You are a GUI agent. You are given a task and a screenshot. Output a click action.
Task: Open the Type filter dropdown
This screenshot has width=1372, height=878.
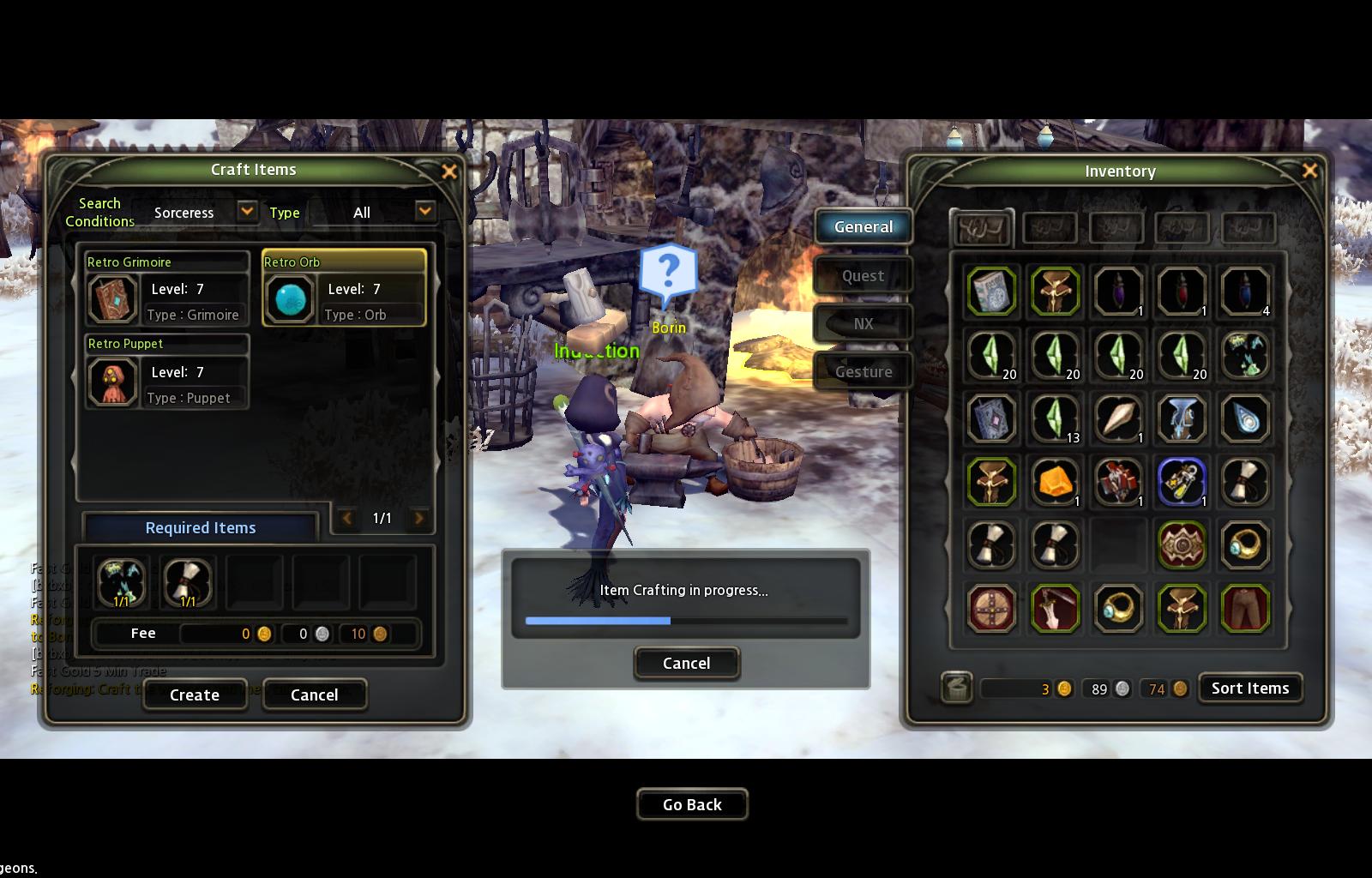tap(424, 211)
